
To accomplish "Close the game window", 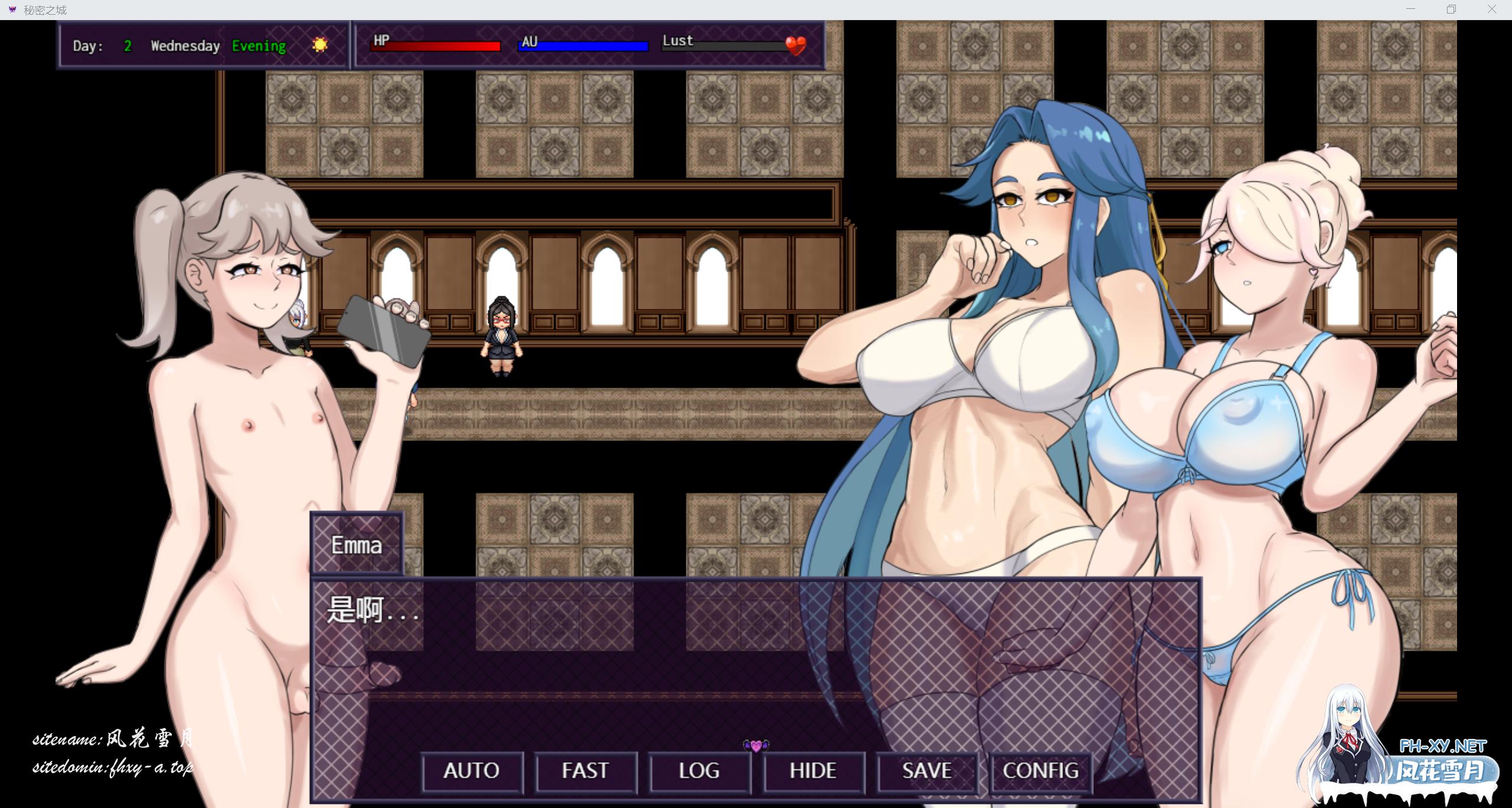I will pos(1491,9).
